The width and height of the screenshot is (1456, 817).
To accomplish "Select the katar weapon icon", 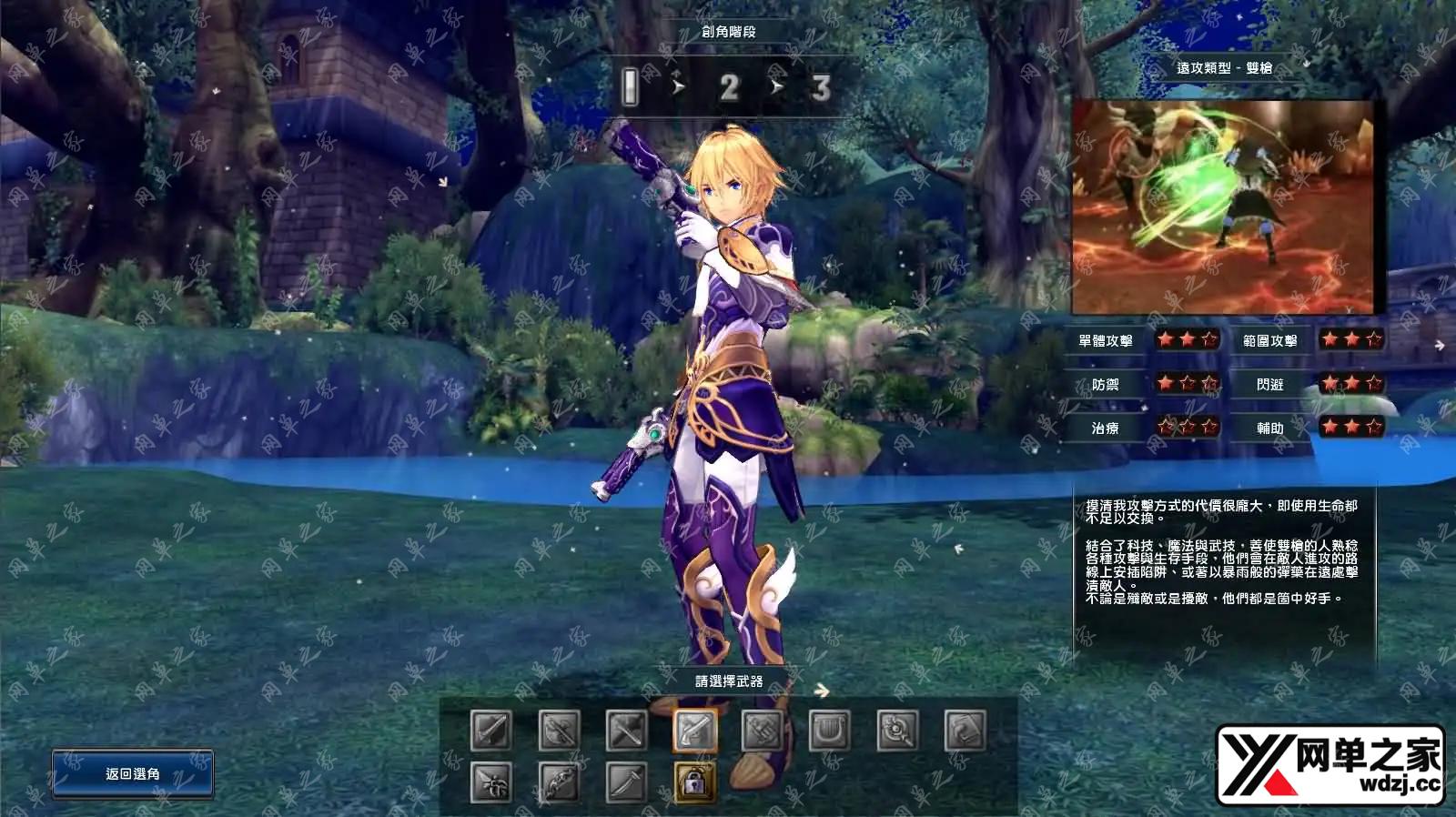I will tap(491, 782).
